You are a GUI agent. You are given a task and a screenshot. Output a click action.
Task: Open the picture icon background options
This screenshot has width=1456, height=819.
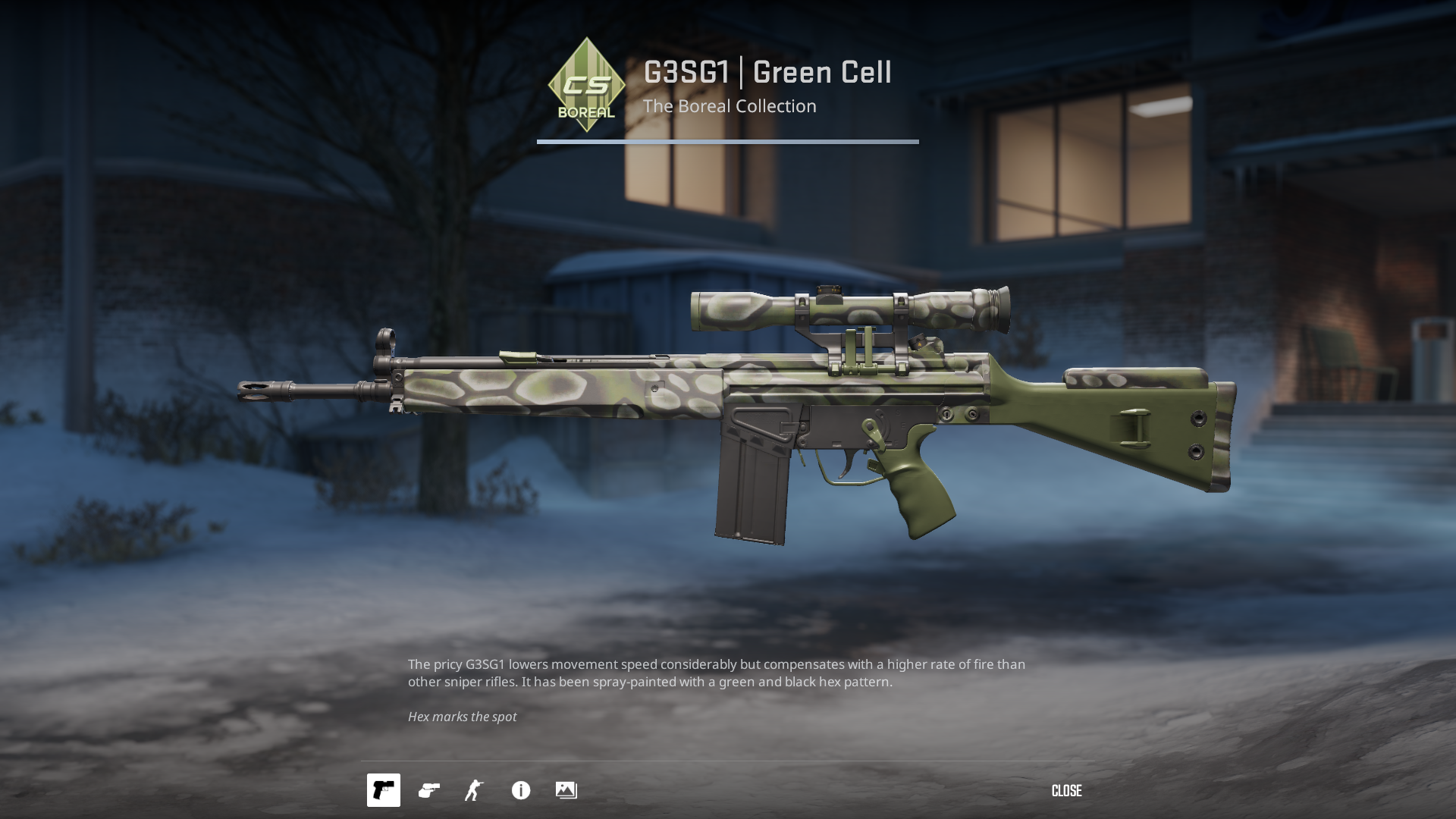566,790
